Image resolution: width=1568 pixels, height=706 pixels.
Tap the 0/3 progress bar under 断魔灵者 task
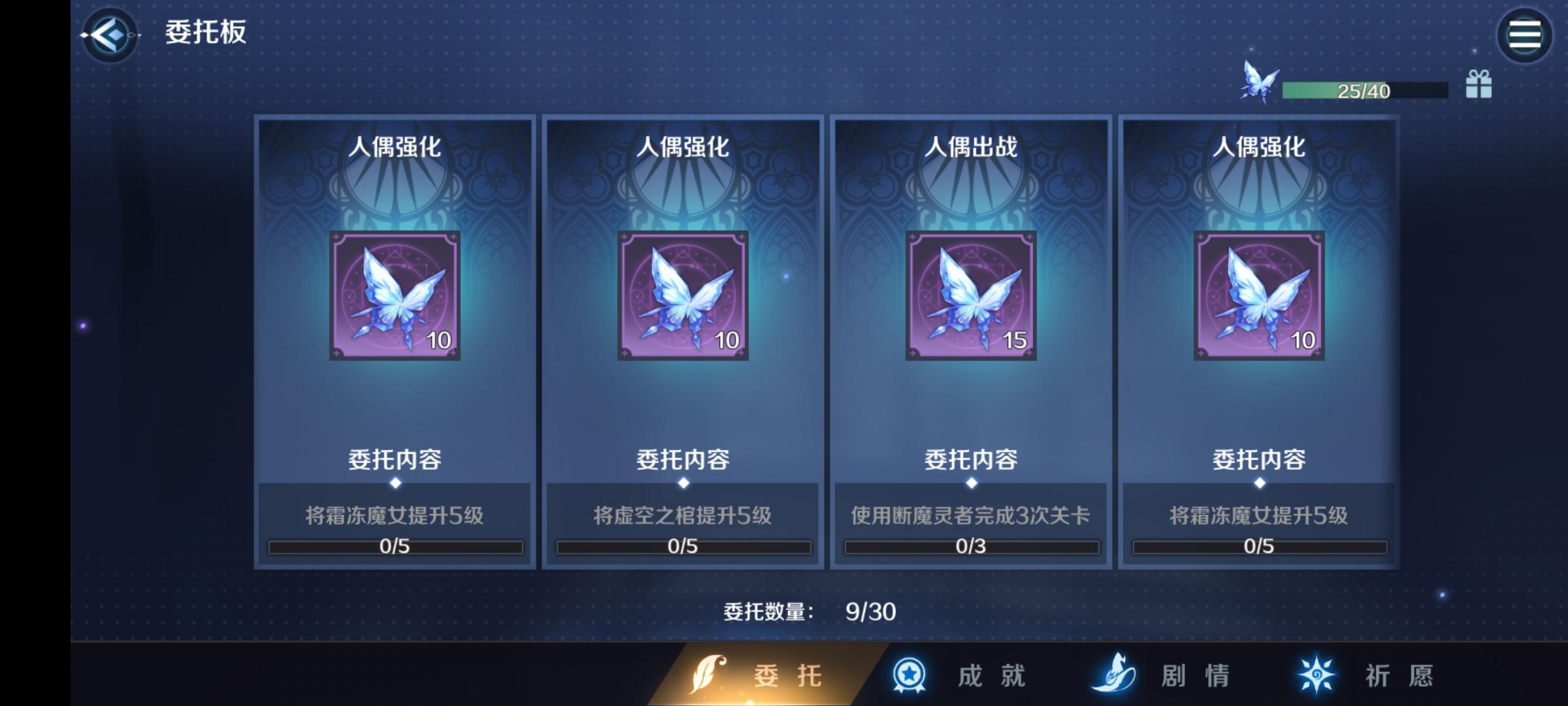tap(972, 547)
